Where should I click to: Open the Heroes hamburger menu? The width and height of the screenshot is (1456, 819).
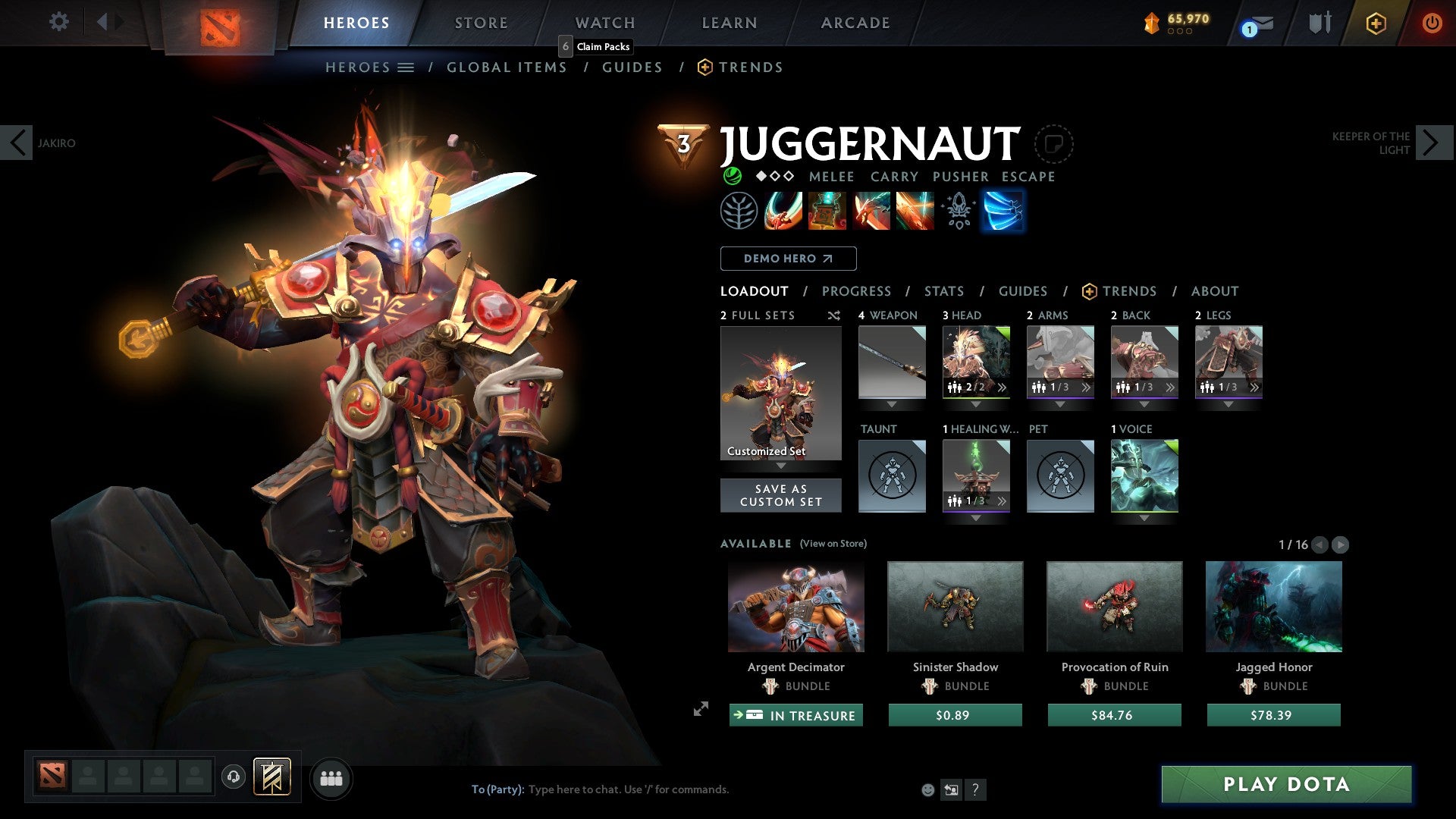(405, 67)
